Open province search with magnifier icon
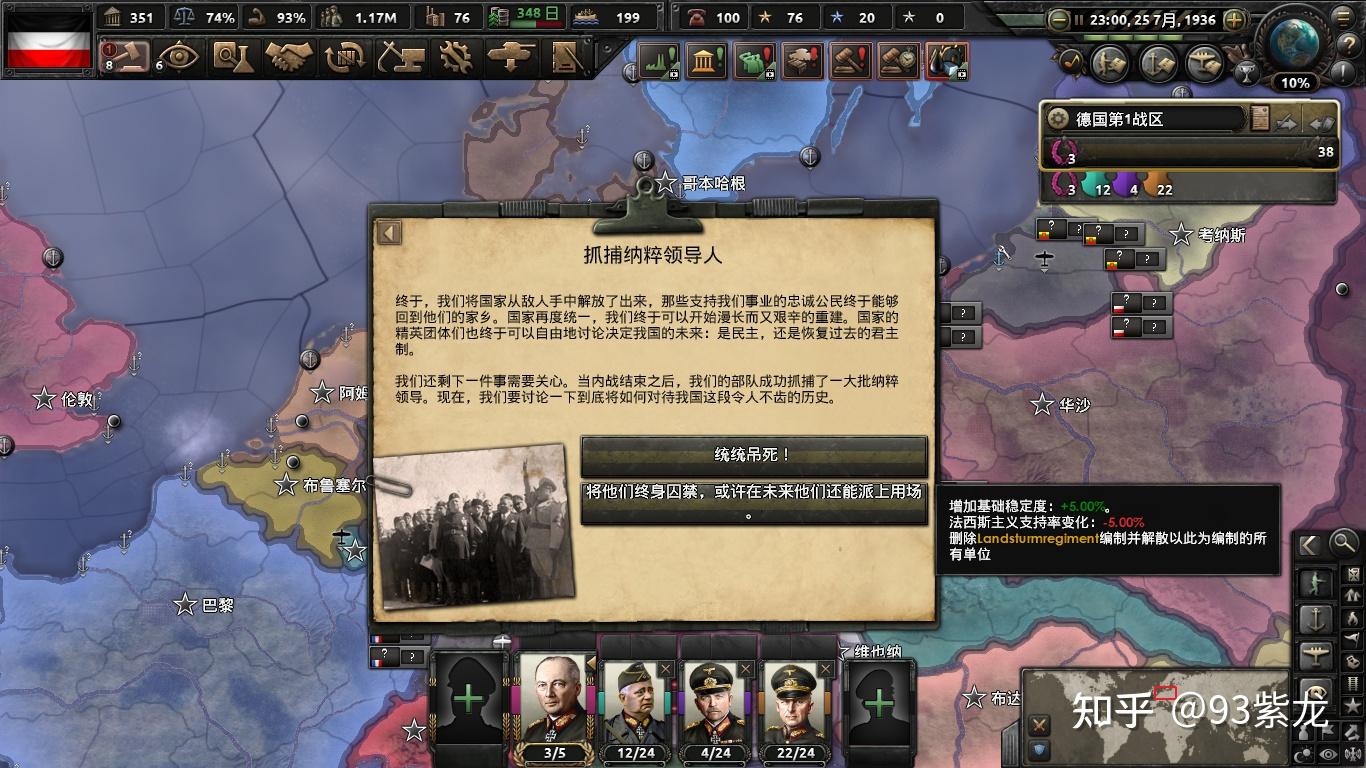This screenshot has height=768, width=1366. [x=1343, y=544]
